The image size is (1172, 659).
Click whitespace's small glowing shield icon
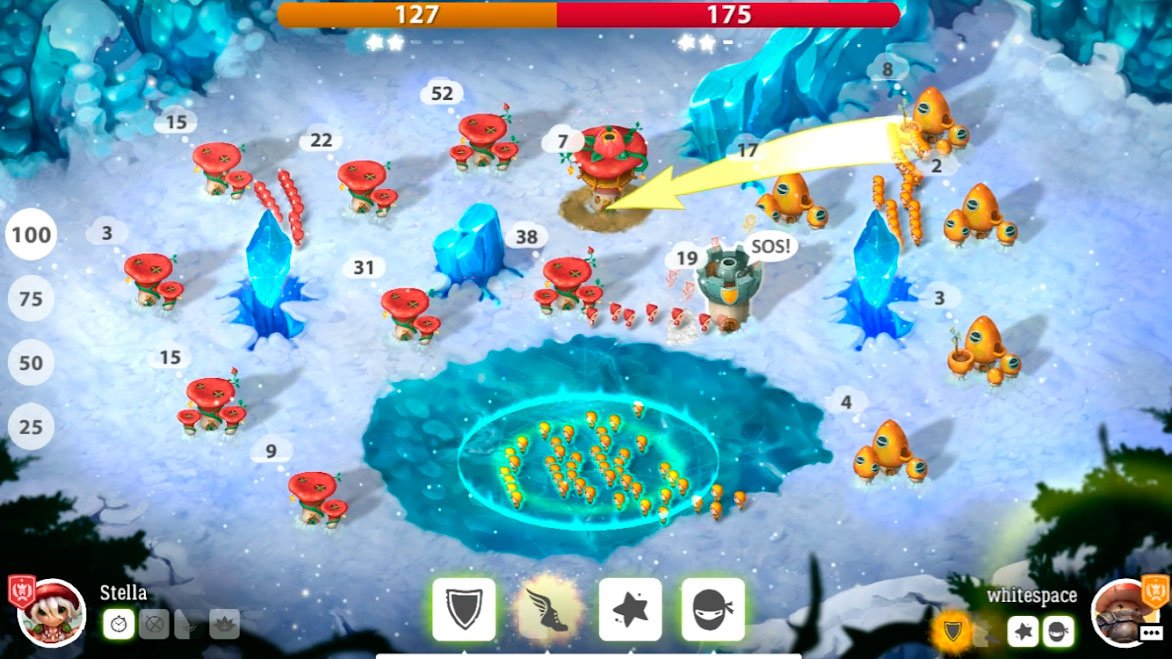pos(952,631)
